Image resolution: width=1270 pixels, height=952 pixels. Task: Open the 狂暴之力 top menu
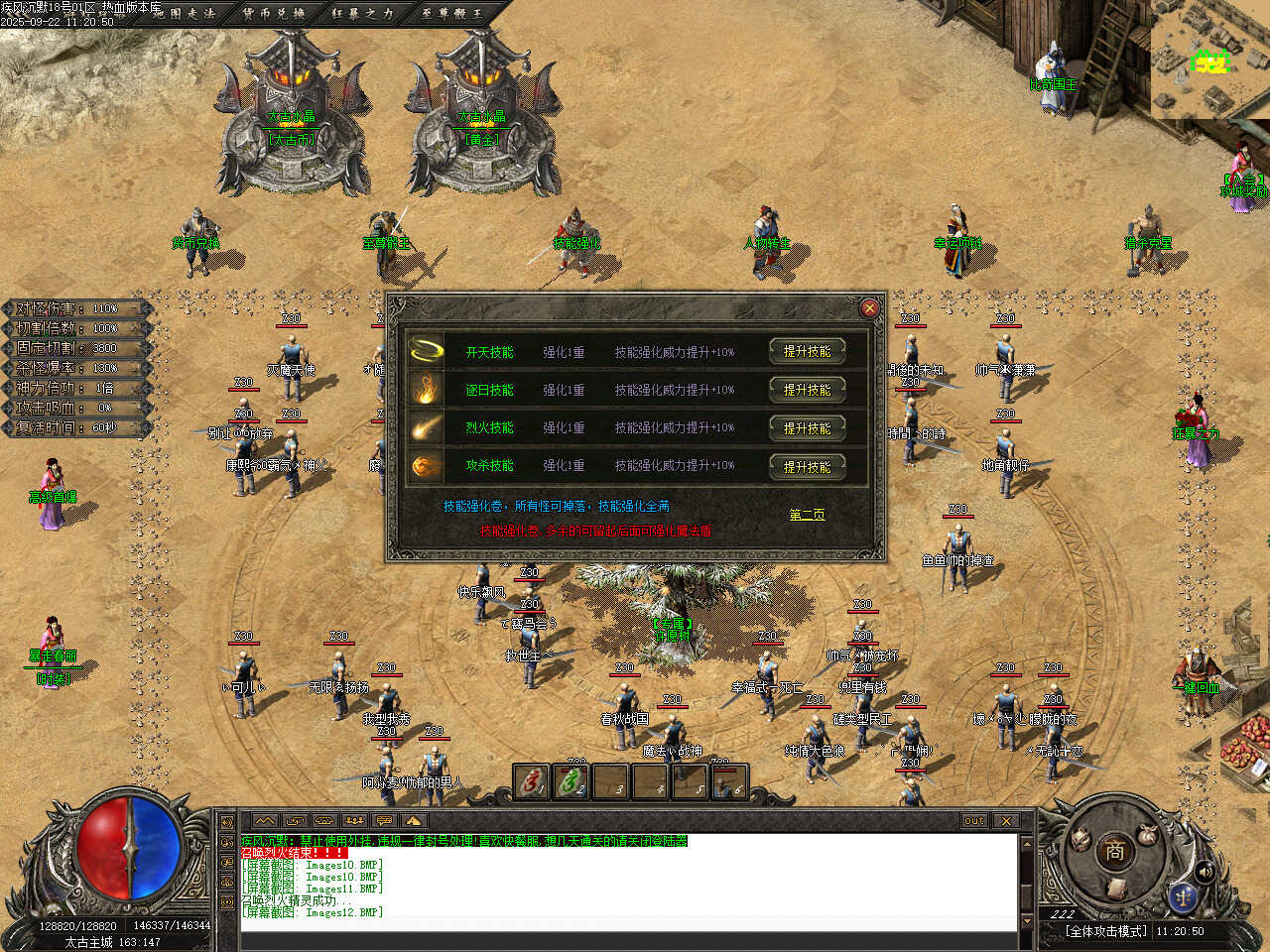tap(362, 13)
